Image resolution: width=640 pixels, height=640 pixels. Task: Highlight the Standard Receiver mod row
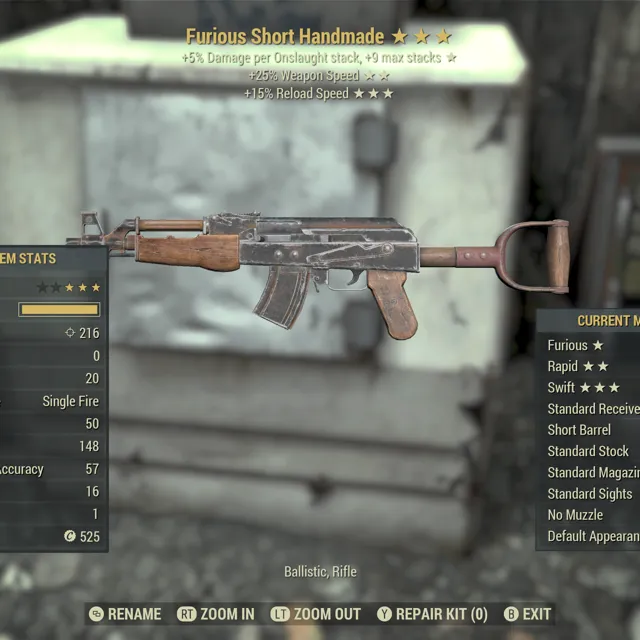coord(593,409)
